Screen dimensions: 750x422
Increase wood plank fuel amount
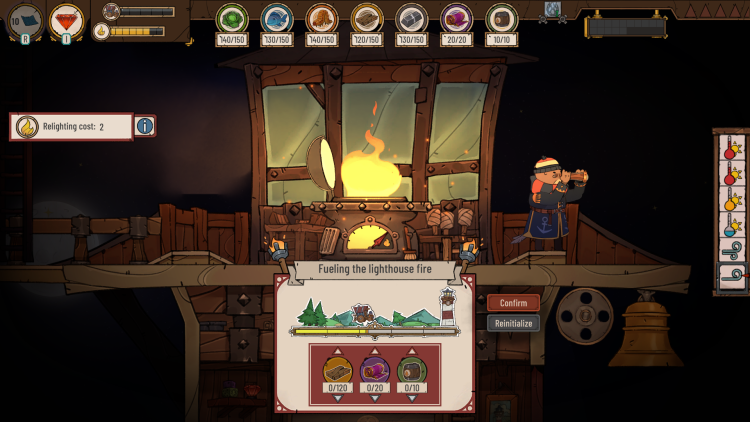tap(337, 351)
